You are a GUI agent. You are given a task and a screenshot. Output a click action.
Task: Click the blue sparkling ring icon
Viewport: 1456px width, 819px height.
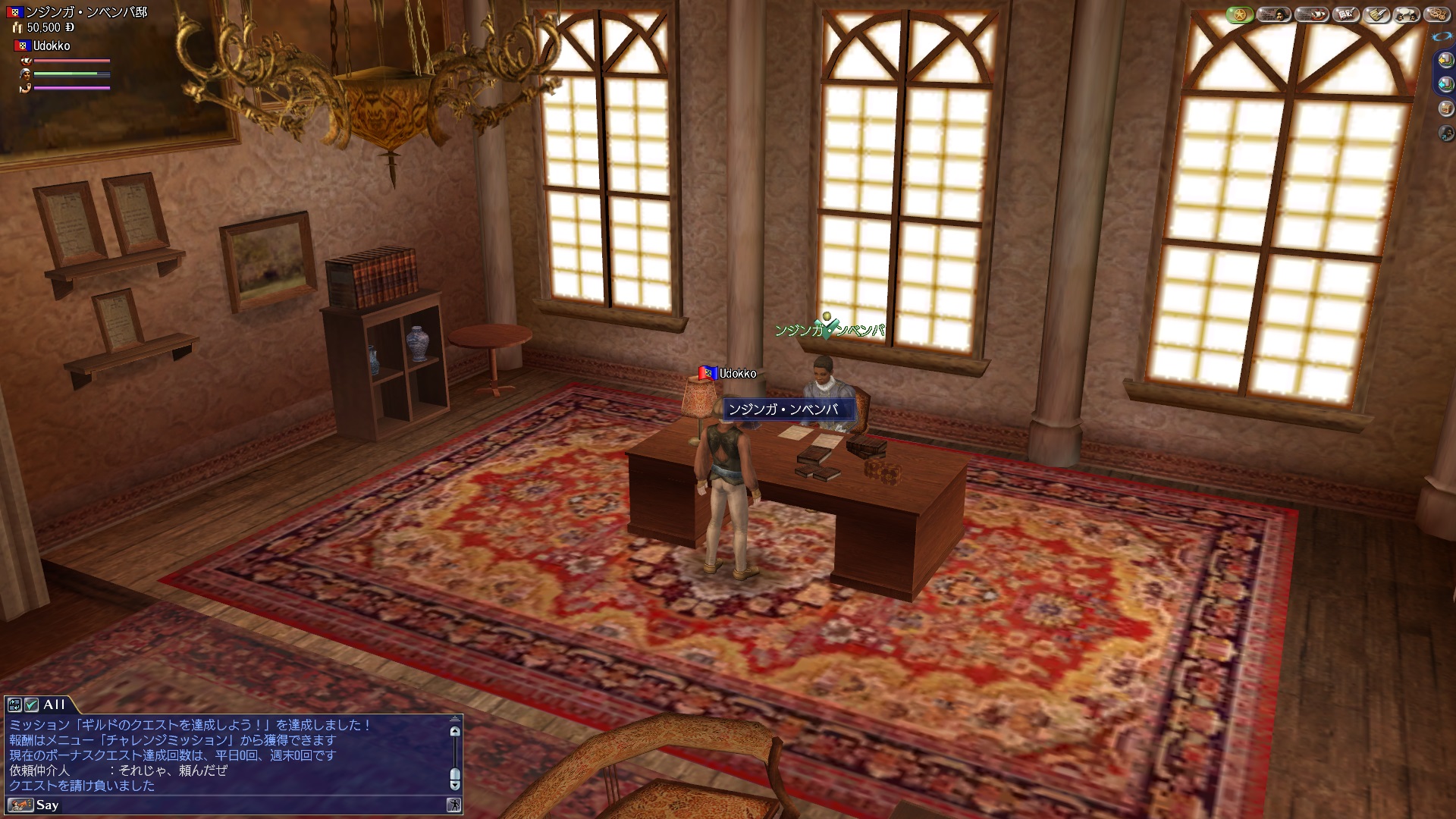pyautogui.click(x=1440, y=36)
